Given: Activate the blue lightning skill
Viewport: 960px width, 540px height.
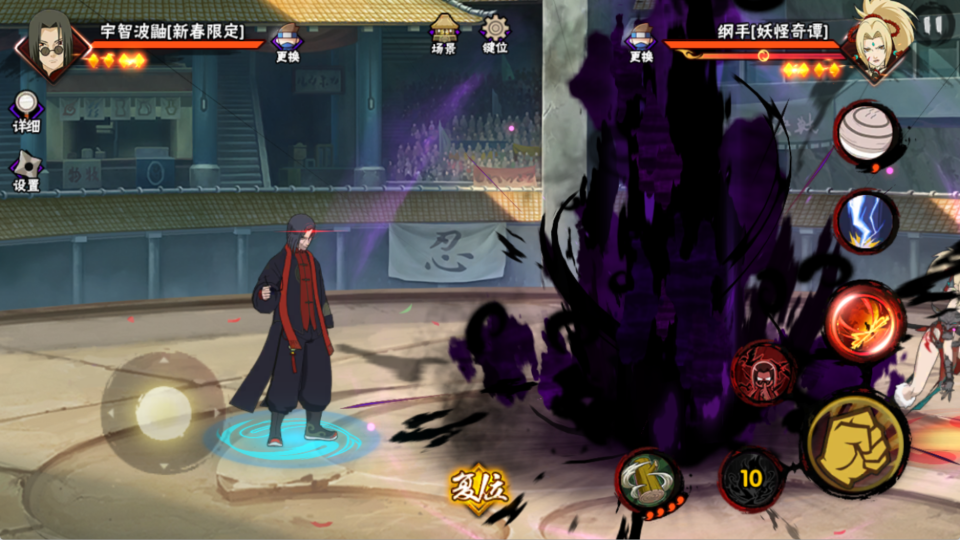Looking at the screenshot, I should pos(866,221).
